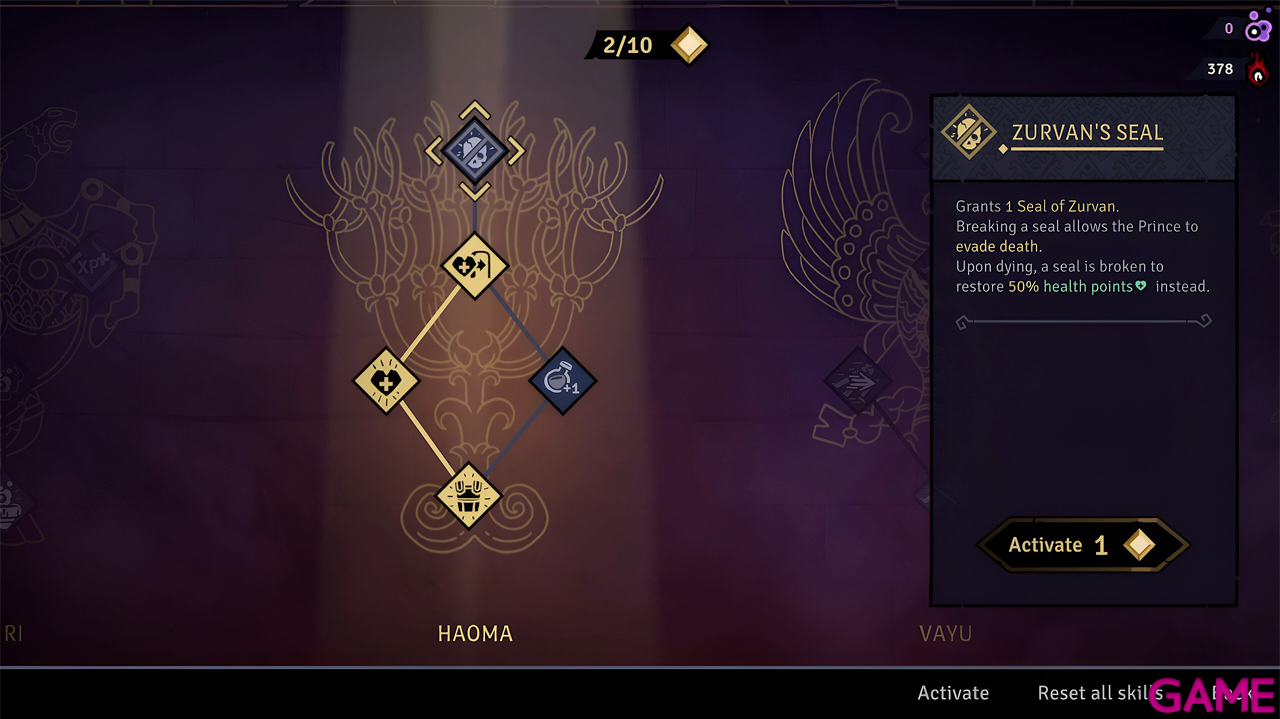Select the Zurvan's Seal skull skill node
Screen dimensions: 1280x719
click(x=475, y=152)
